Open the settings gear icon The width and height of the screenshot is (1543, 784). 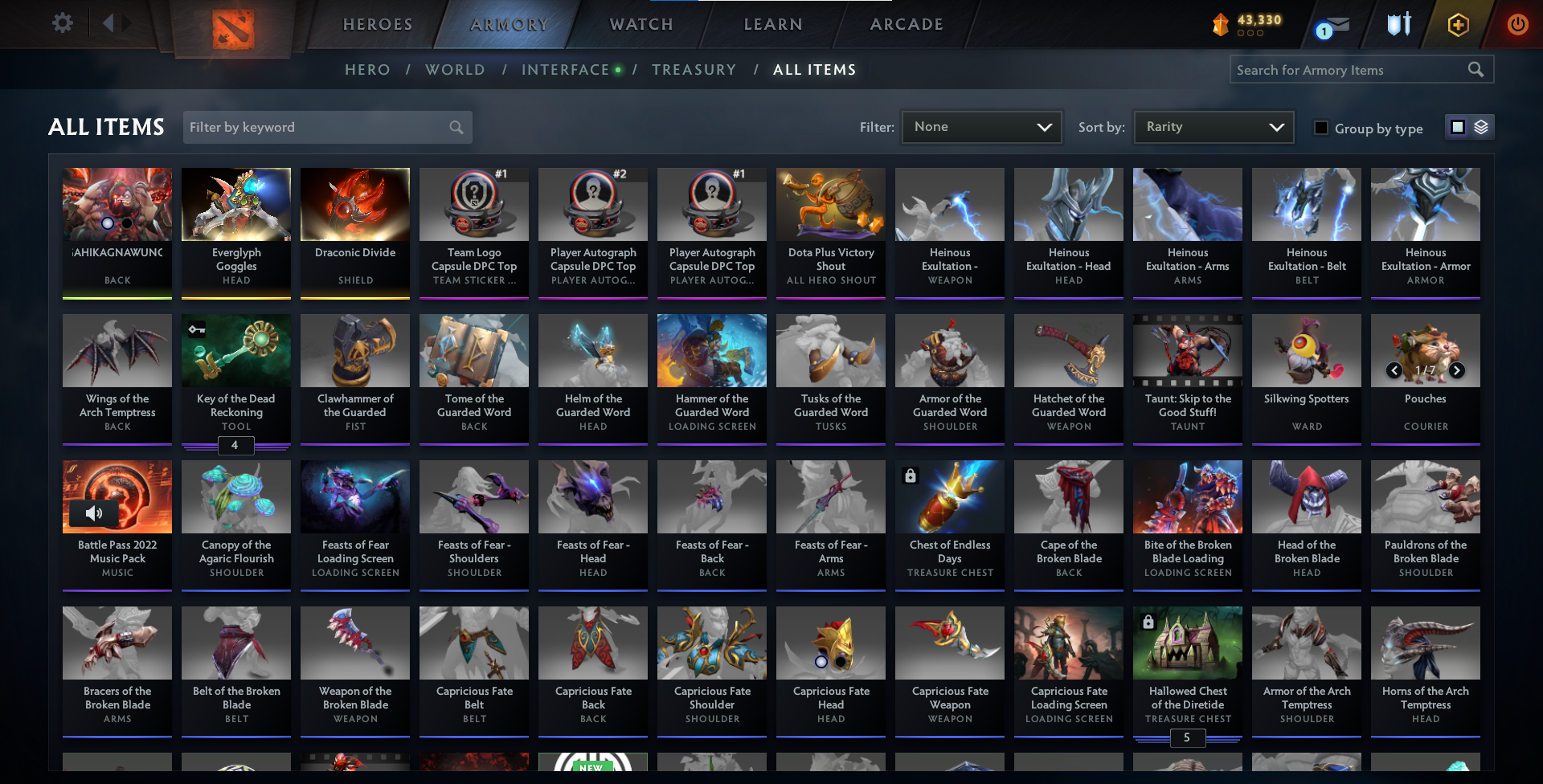[x=63, y=22]
